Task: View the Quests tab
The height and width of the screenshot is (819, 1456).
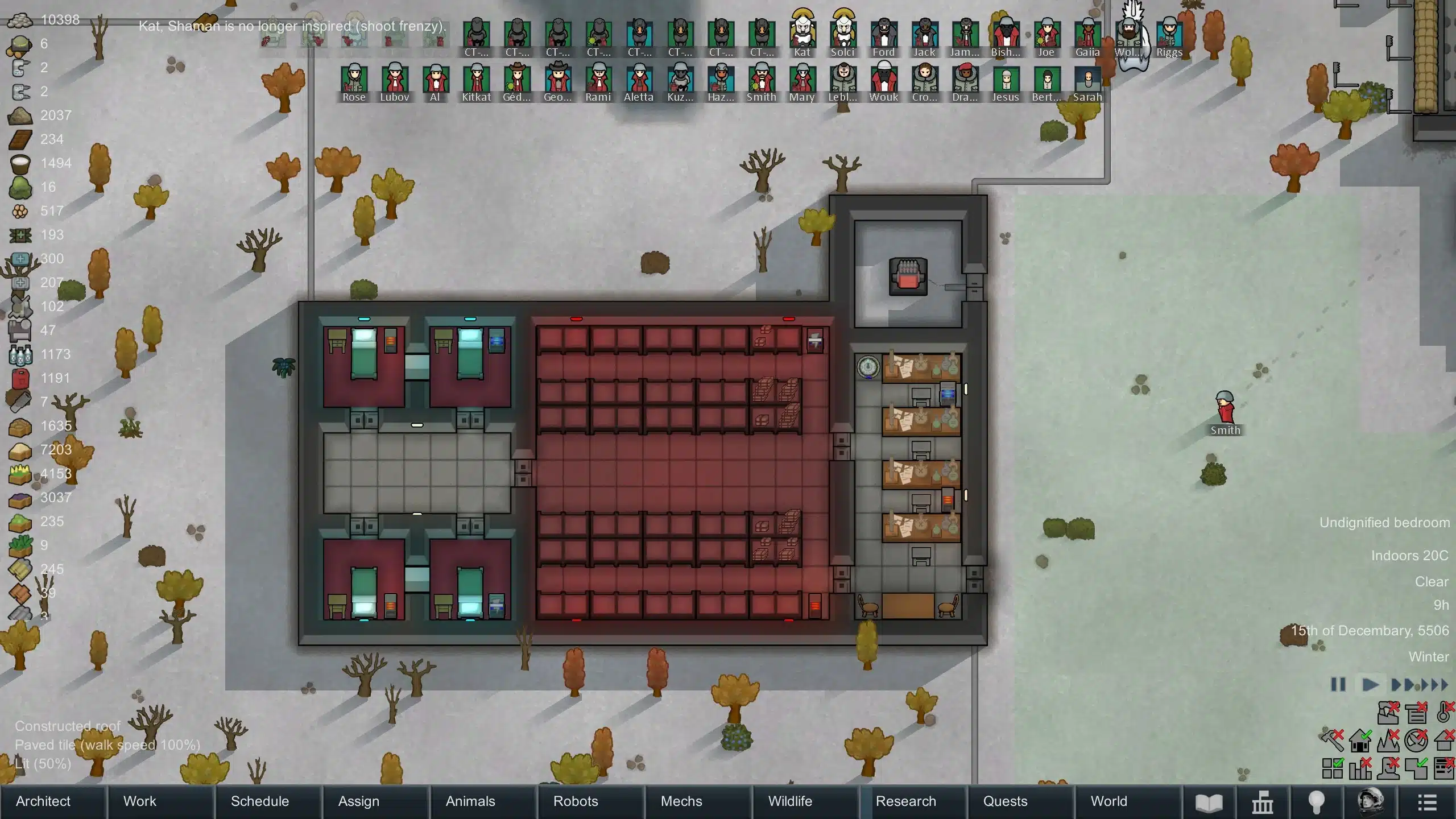Action: [x=1005, y=801]
